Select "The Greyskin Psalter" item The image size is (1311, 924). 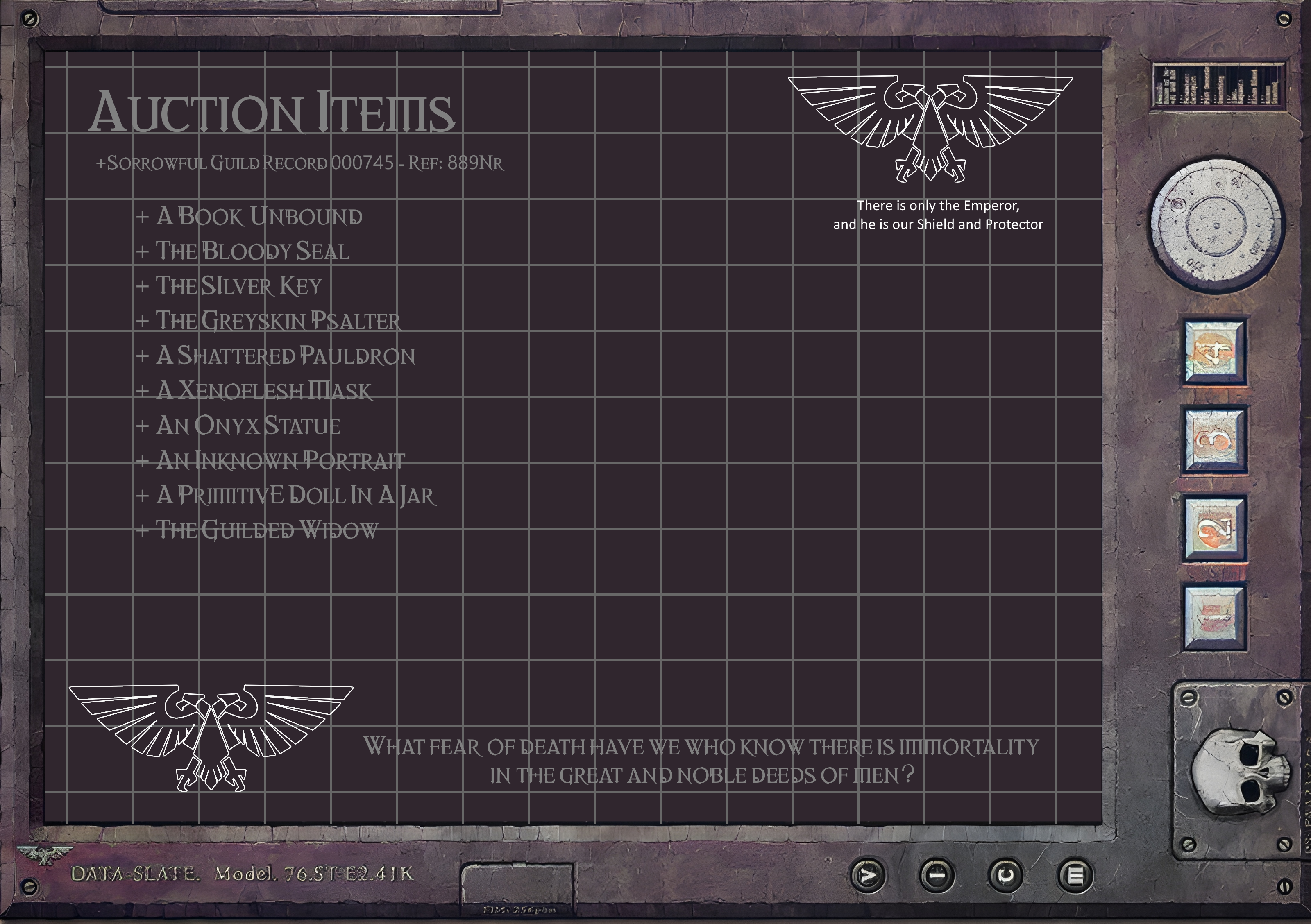(x=278, y=321)
